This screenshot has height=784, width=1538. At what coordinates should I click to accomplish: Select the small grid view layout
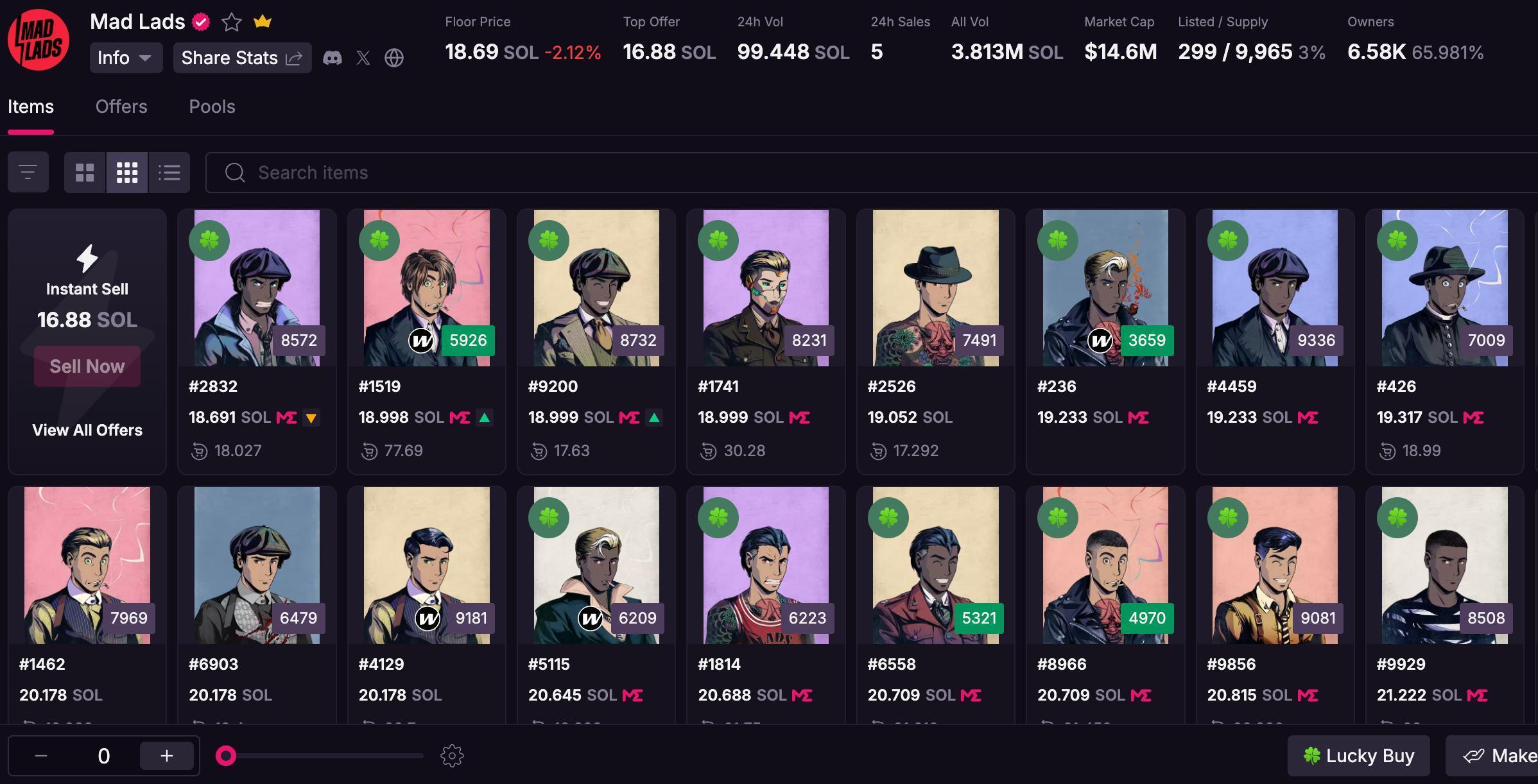[x=126, y=172]
